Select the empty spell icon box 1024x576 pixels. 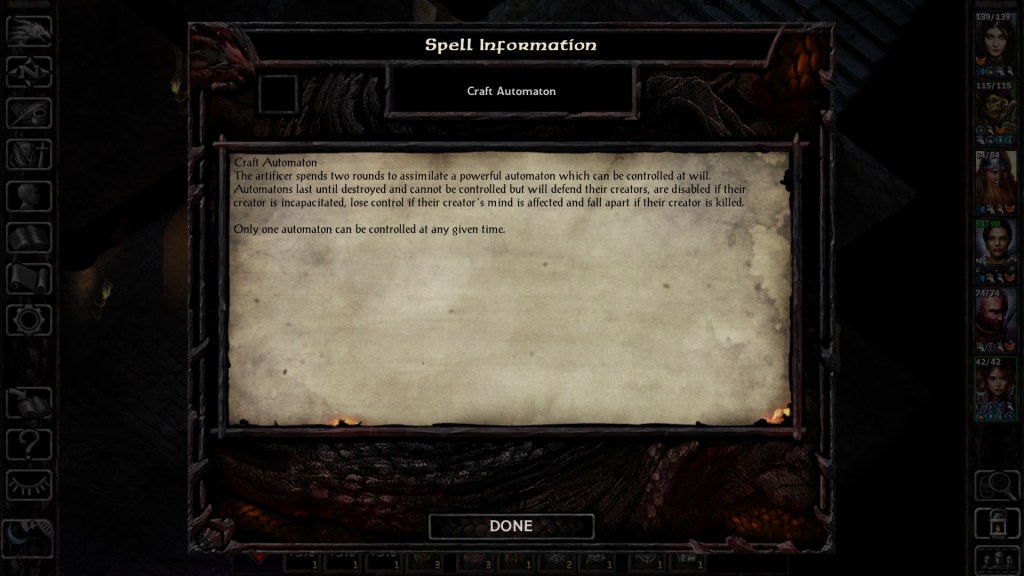[278, 94]
